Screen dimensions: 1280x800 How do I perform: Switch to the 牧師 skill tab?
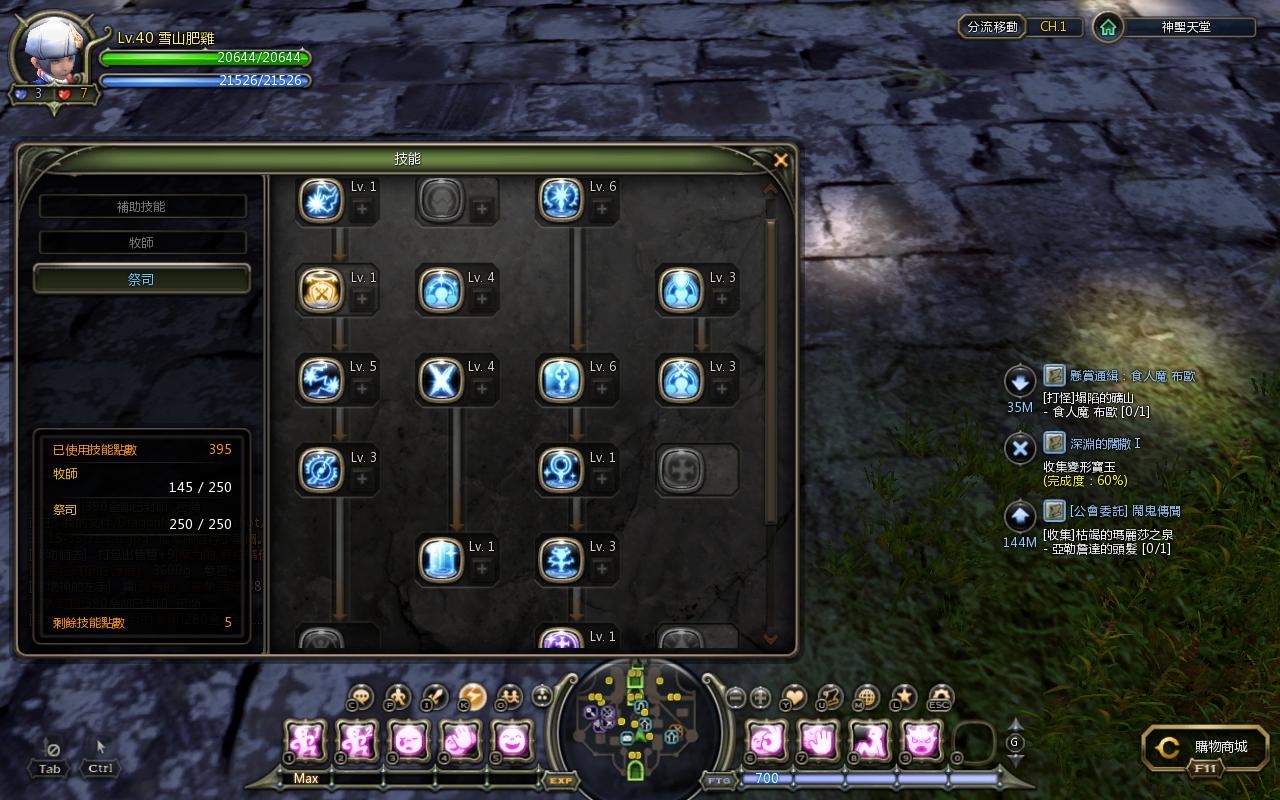pos(142,242)
